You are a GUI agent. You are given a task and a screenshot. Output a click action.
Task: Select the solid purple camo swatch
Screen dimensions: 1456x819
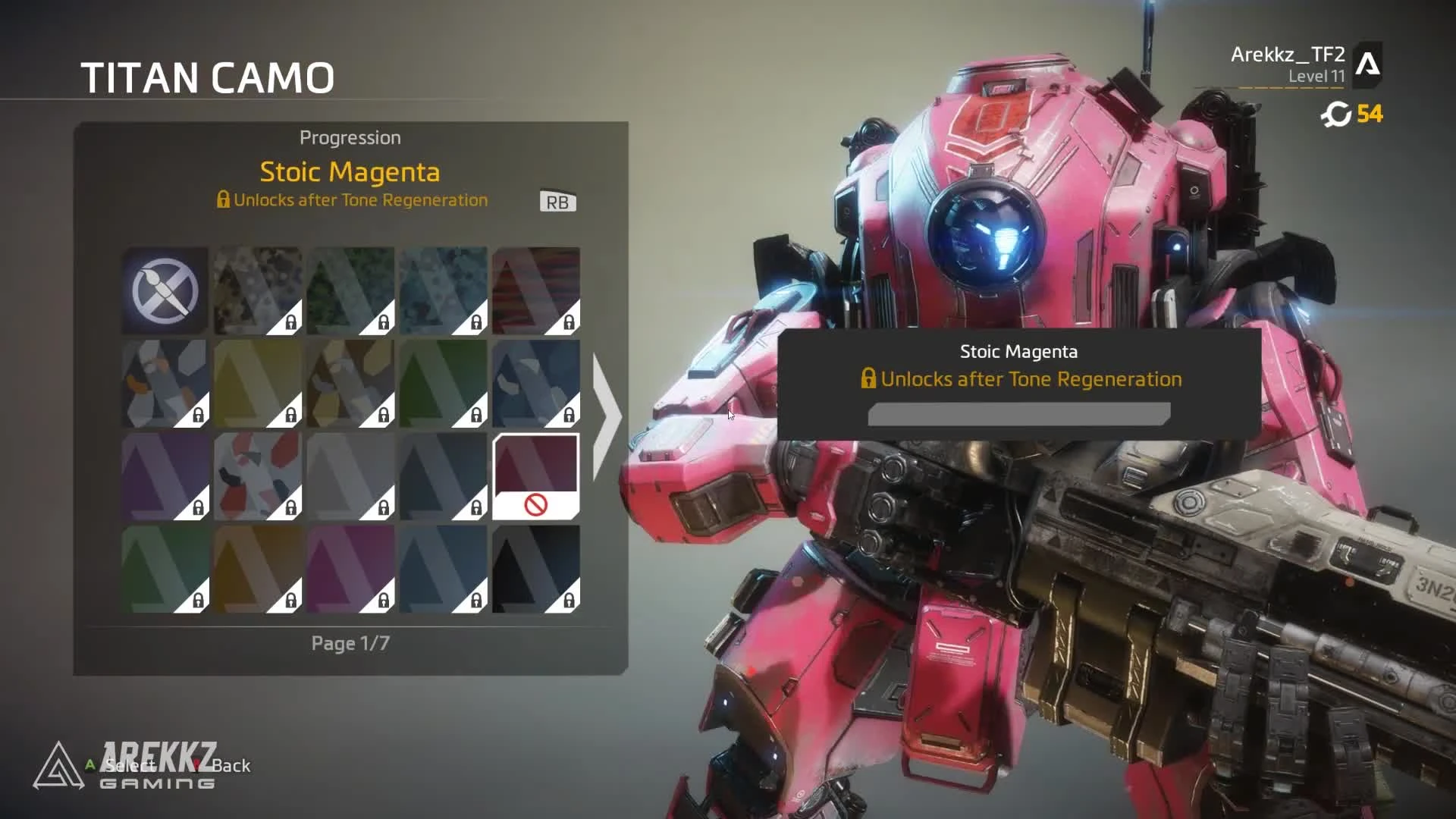pos(165,476)
